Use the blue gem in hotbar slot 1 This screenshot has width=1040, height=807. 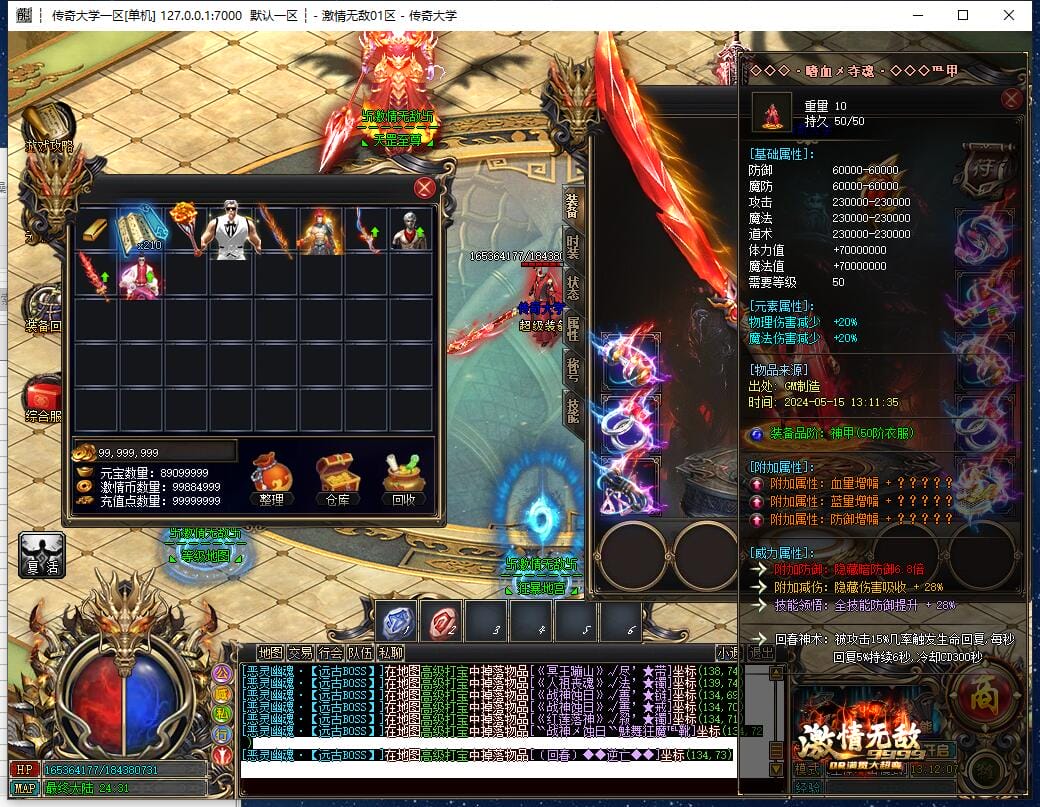[x=396, y=621]
